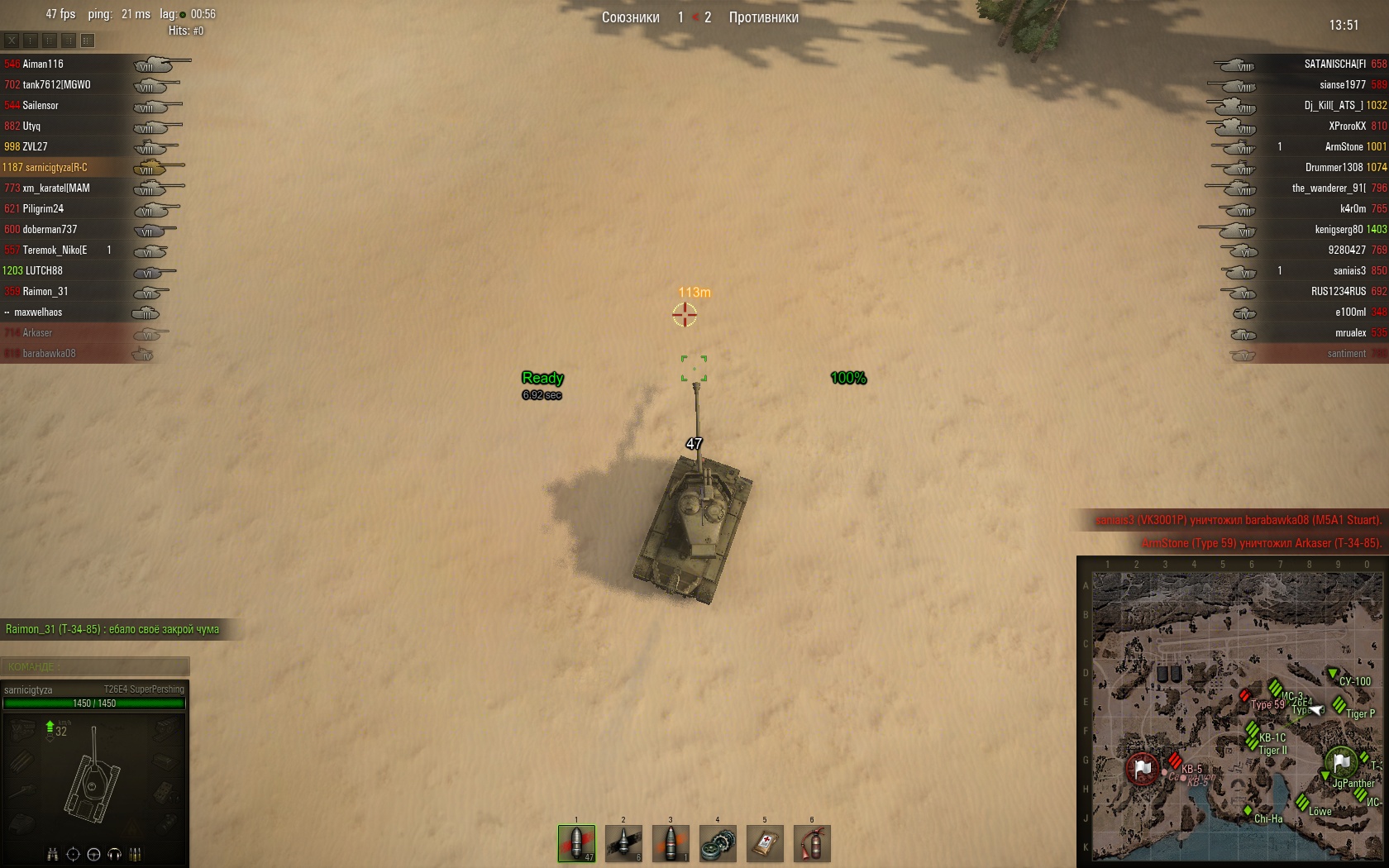Choose the high-explosive shell slot with 1 round

(671, 843)
